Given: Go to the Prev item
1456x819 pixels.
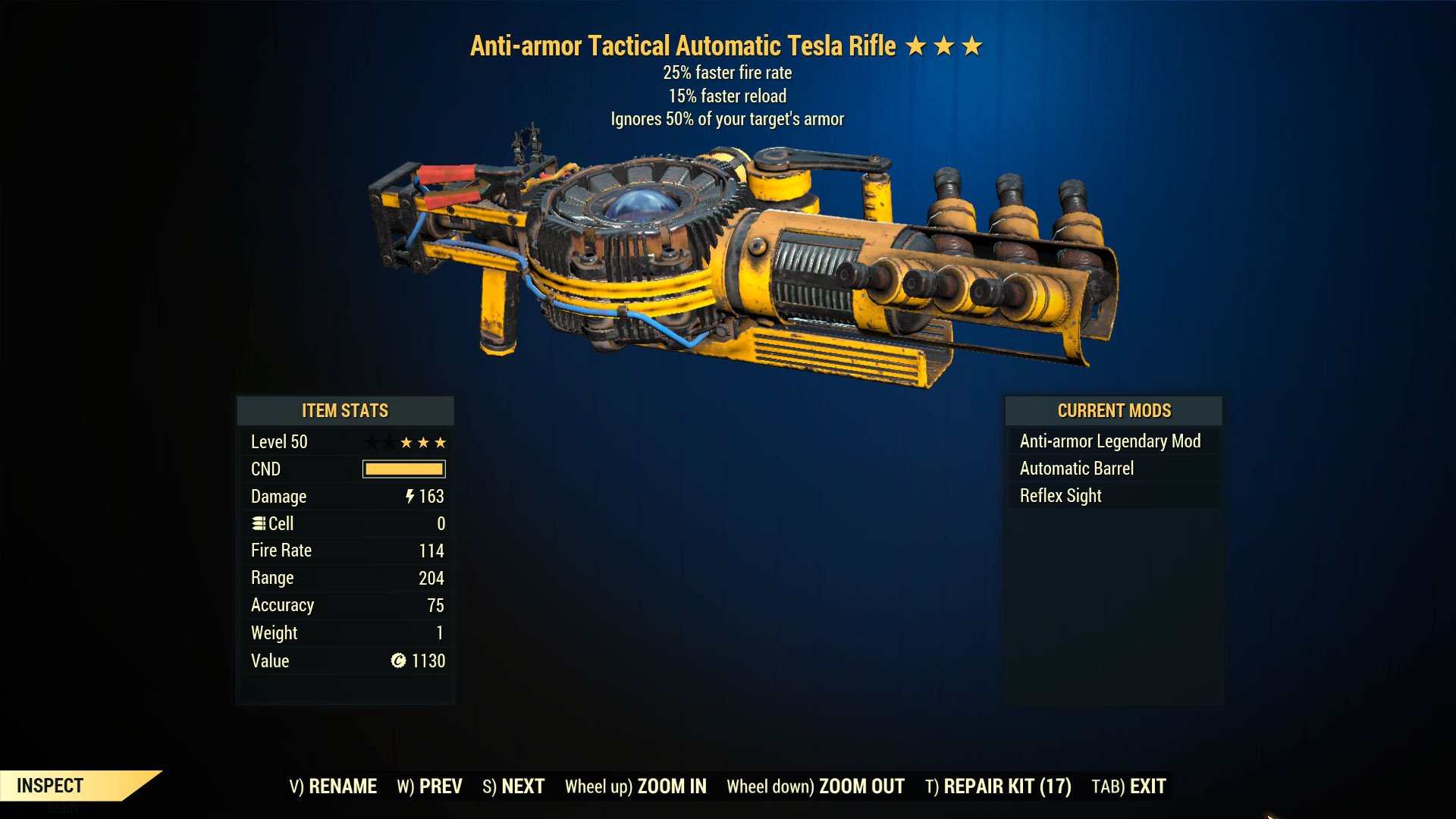Looking at the screenshot, I should point(429,786).
